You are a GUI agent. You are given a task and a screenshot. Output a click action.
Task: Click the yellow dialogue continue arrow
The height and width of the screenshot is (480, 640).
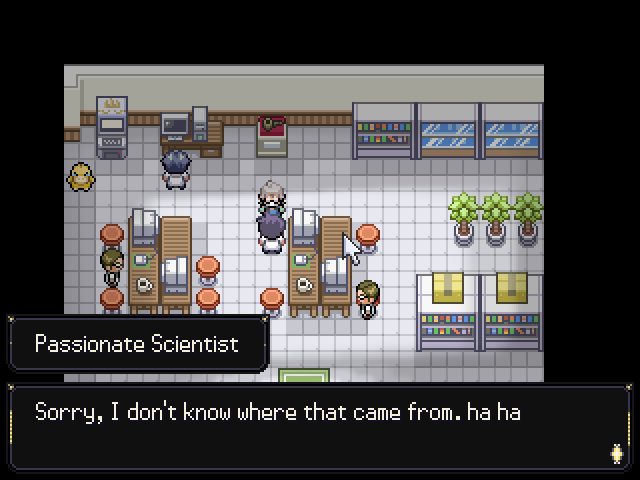616,453
